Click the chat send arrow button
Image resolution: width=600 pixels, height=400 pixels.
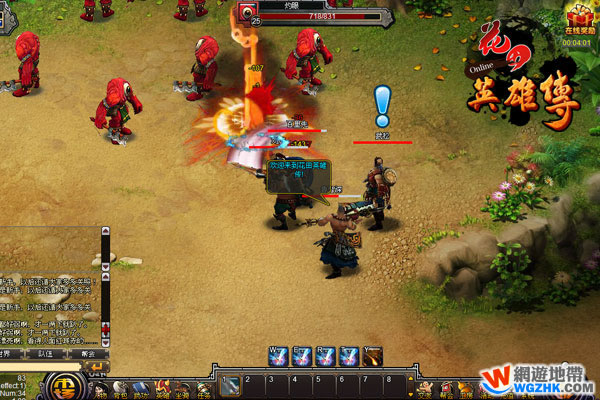(98, 367)
